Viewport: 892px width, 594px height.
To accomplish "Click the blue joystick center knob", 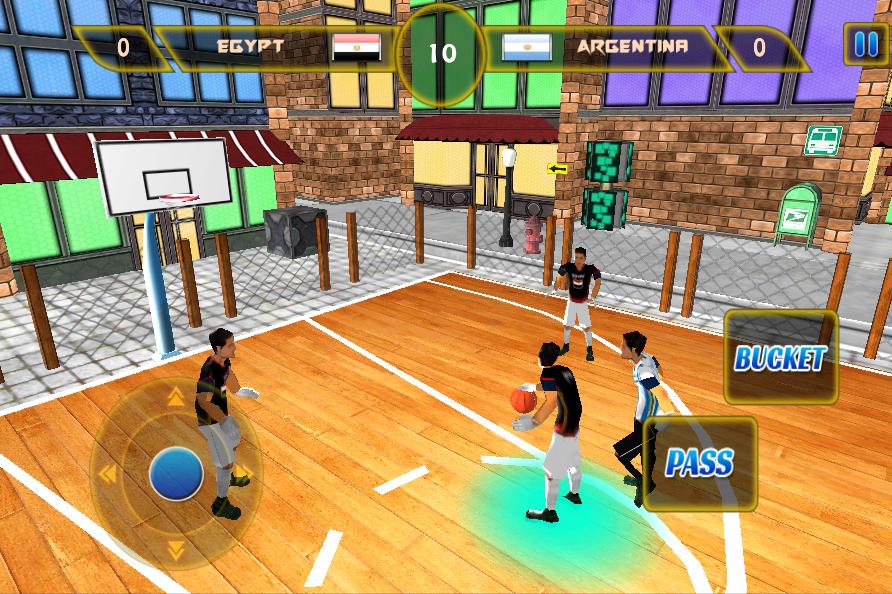I will pos(176,473).
